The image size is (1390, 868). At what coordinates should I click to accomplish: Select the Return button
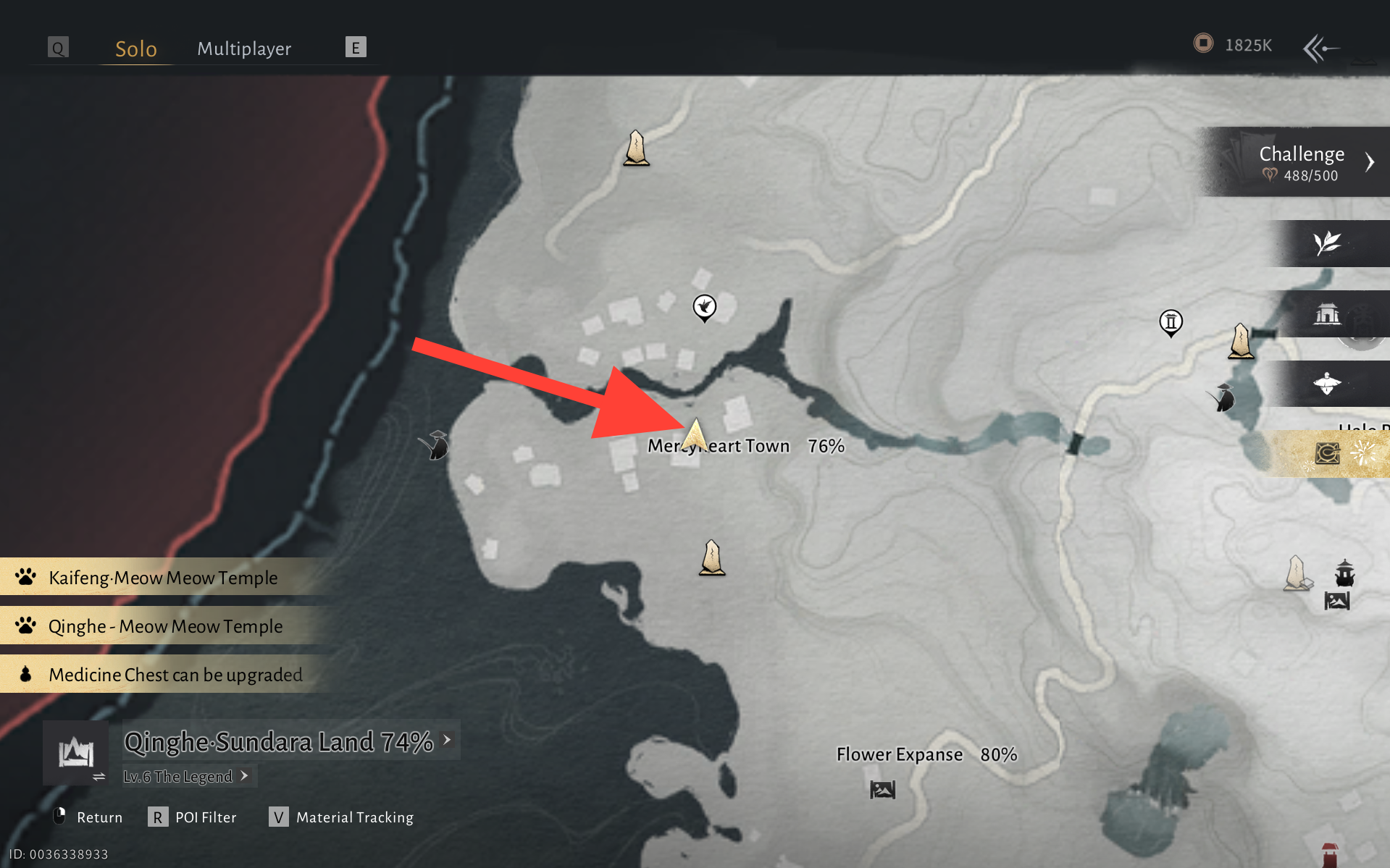point(88,817)
